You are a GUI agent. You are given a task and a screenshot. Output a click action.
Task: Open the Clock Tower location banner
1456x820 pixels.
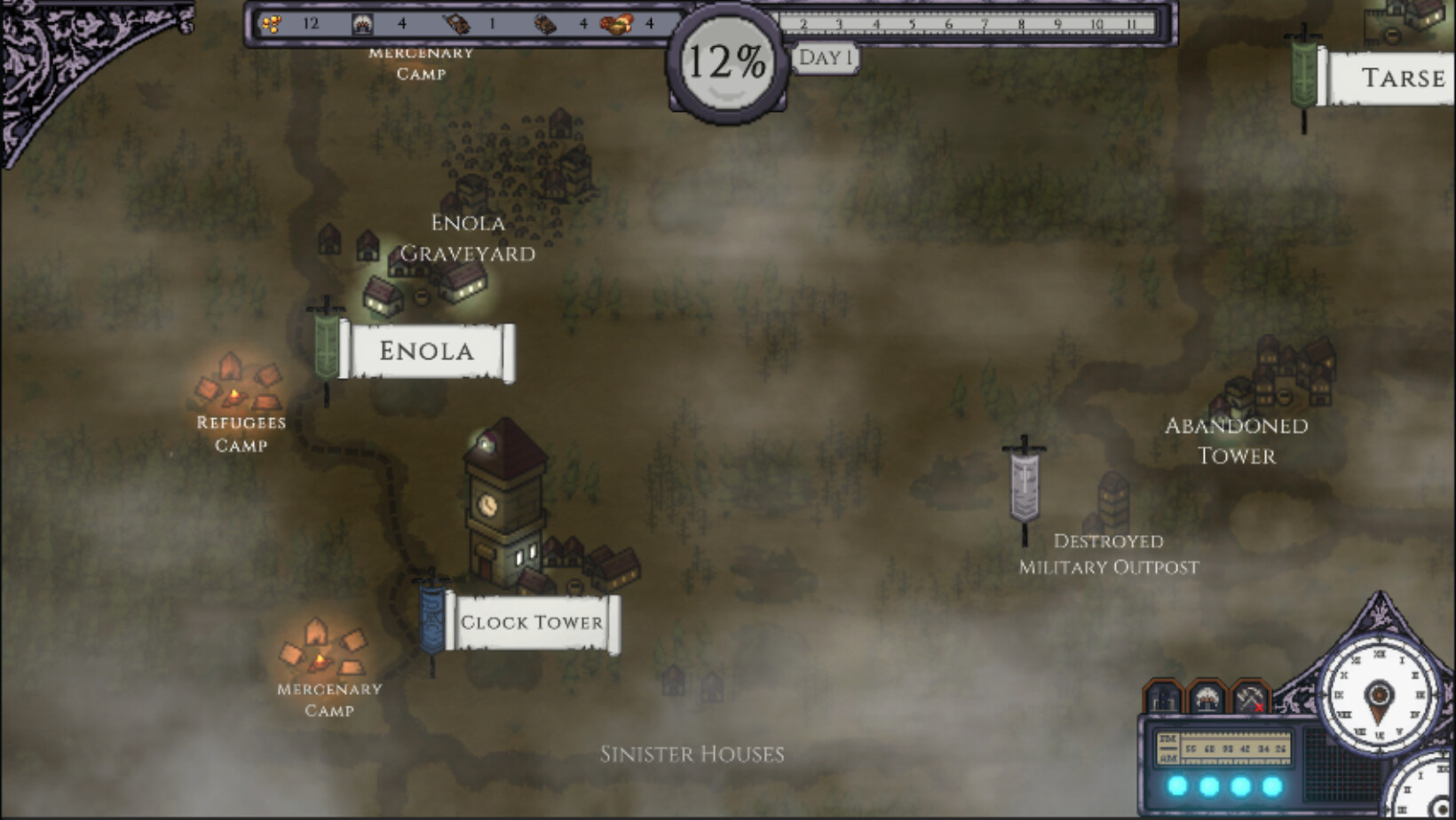click(531, 623)
